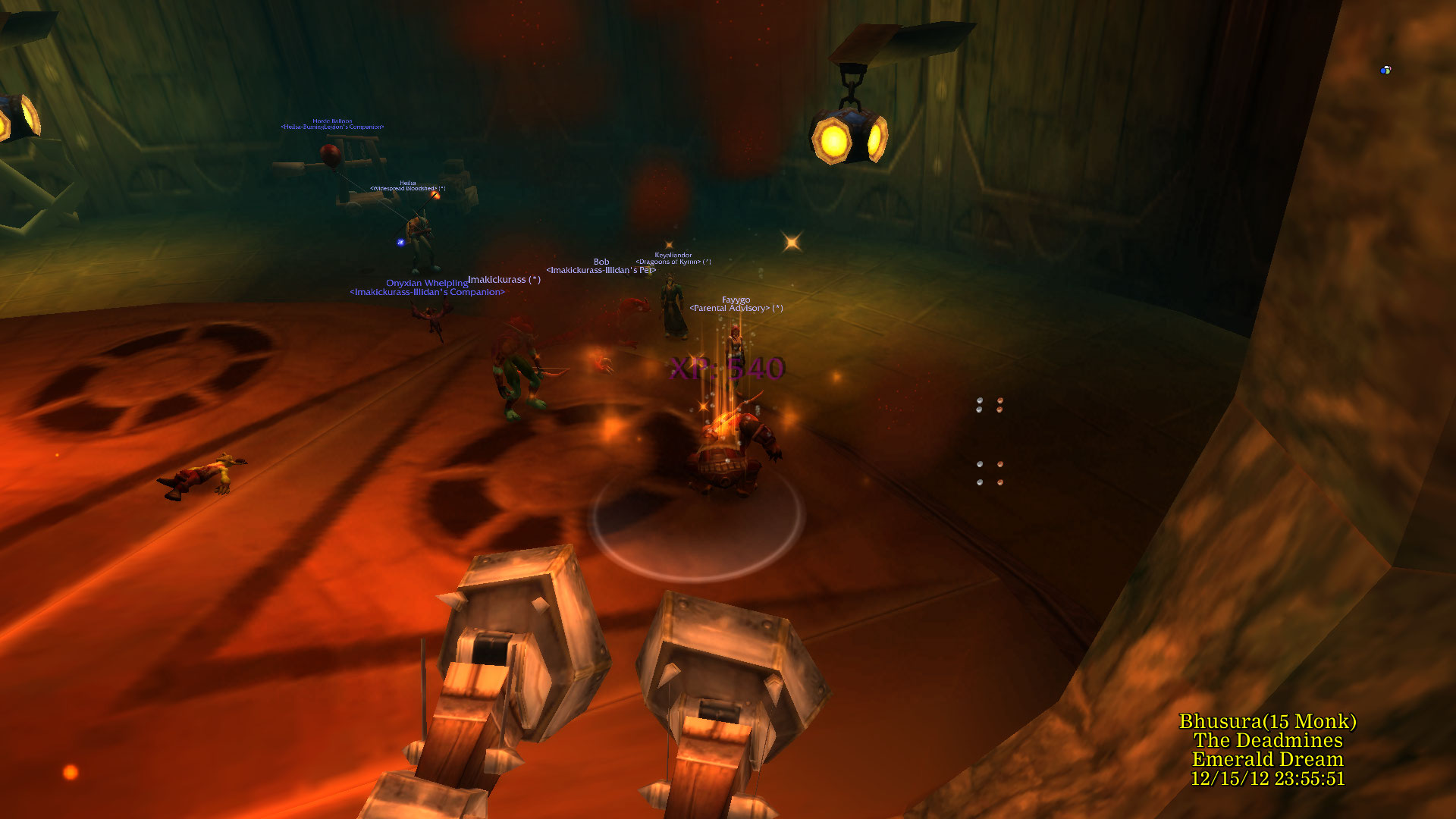Viewport: 1456px width, 819px height.
Task: Target Keyallandor by the name label
Action: click(673, 256)
